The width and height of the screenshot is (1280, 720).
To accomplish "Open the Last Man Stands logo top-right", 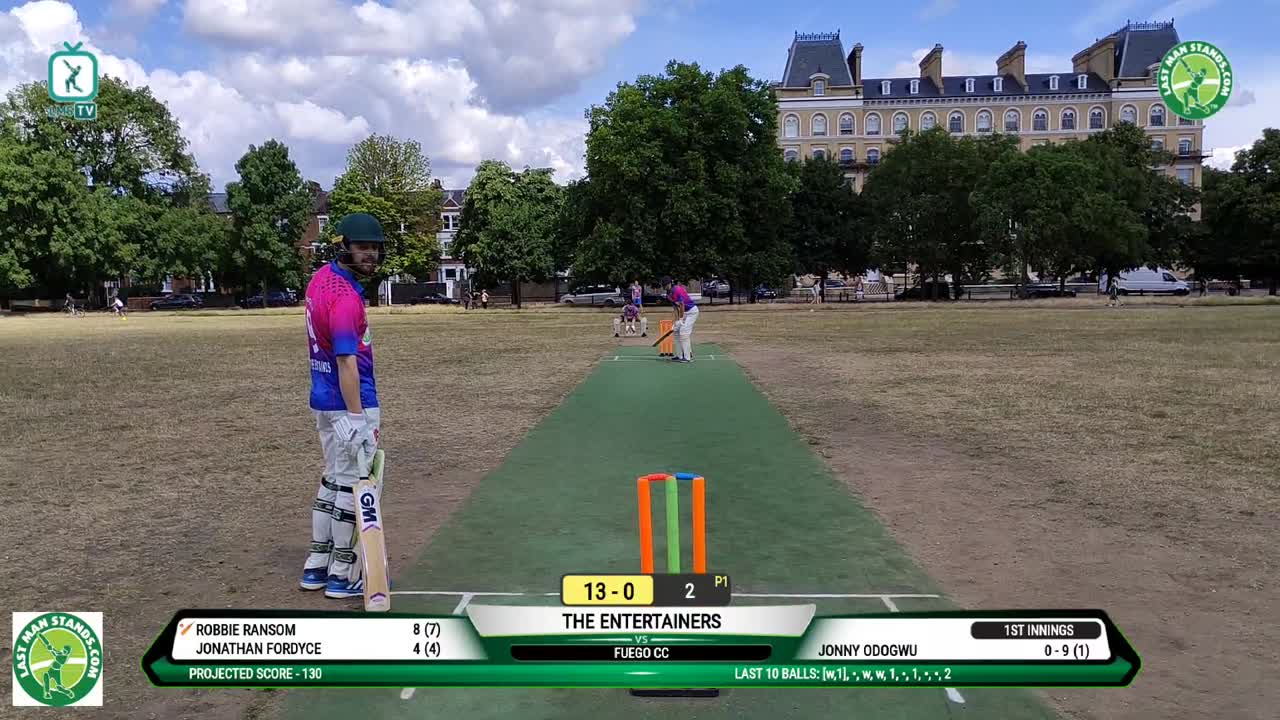I will point(1194,80).
